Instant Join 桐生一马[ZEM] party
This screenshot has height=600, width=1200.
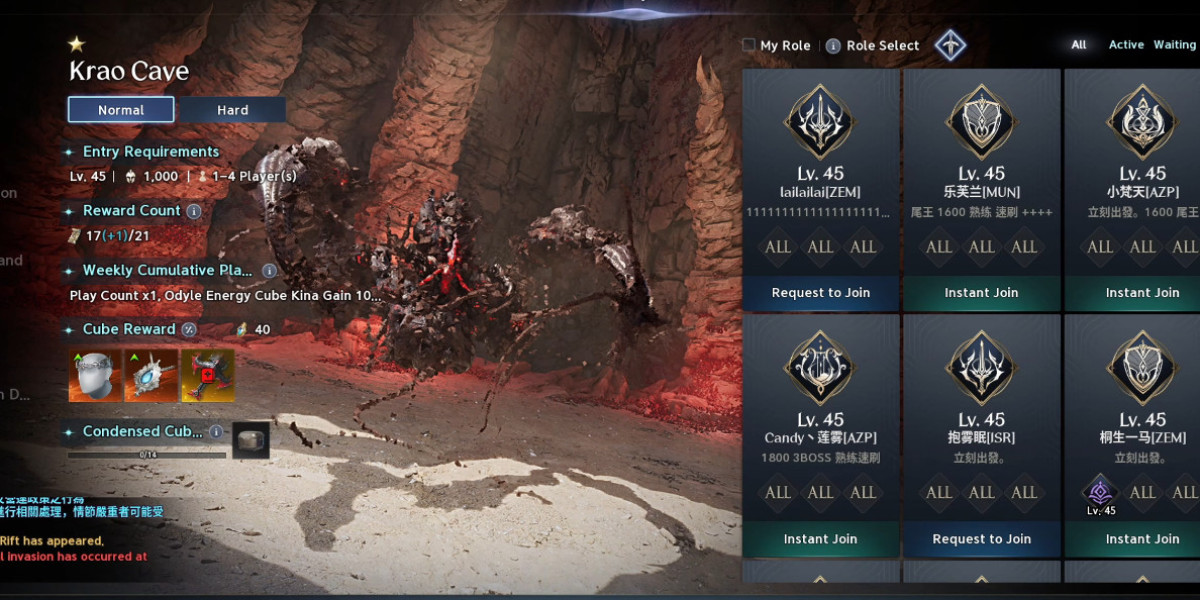pos(1142,539)
